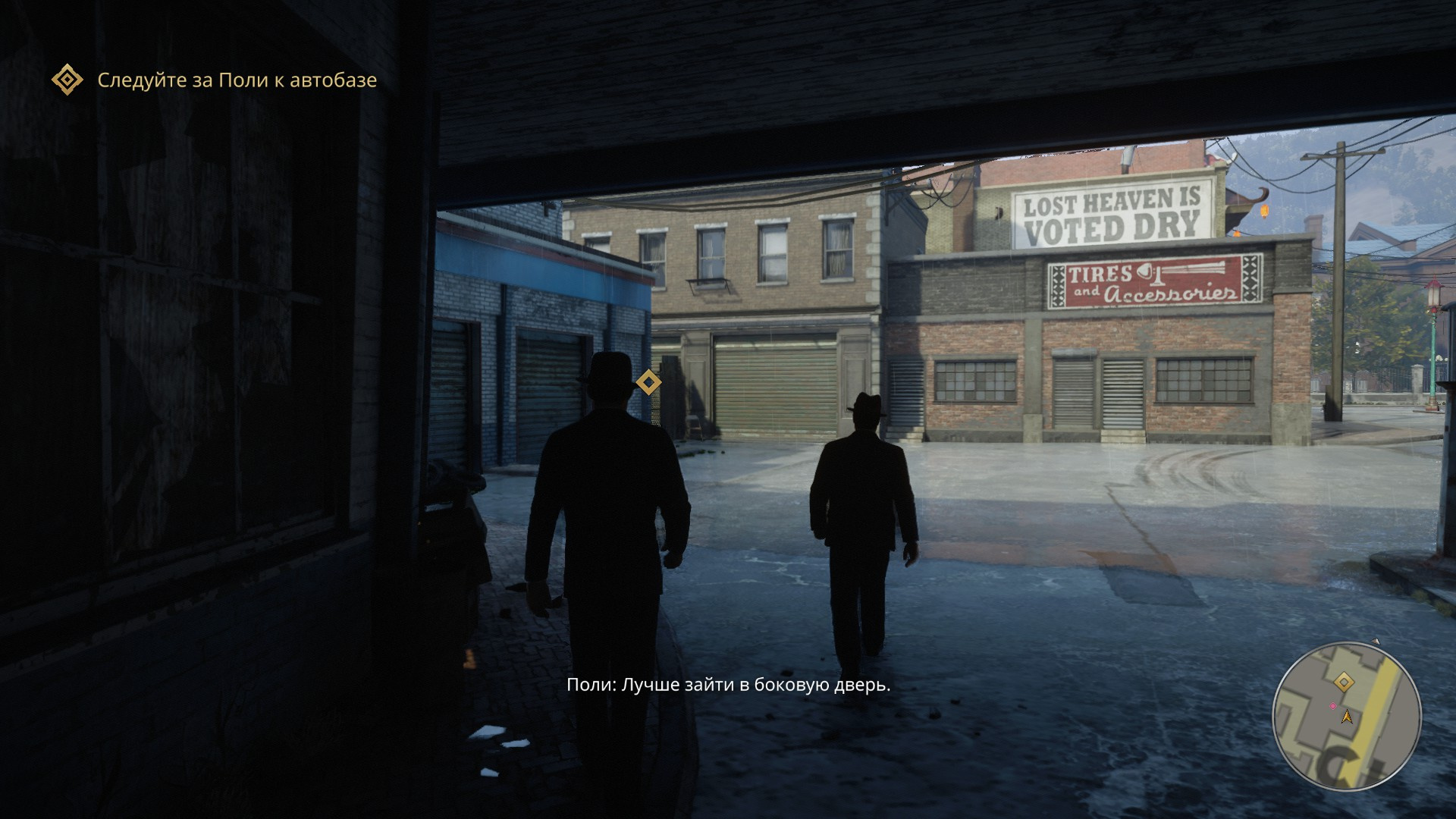1456x819 pixels.
Task: Click the circular minimap
Action: click(1346, 716)
